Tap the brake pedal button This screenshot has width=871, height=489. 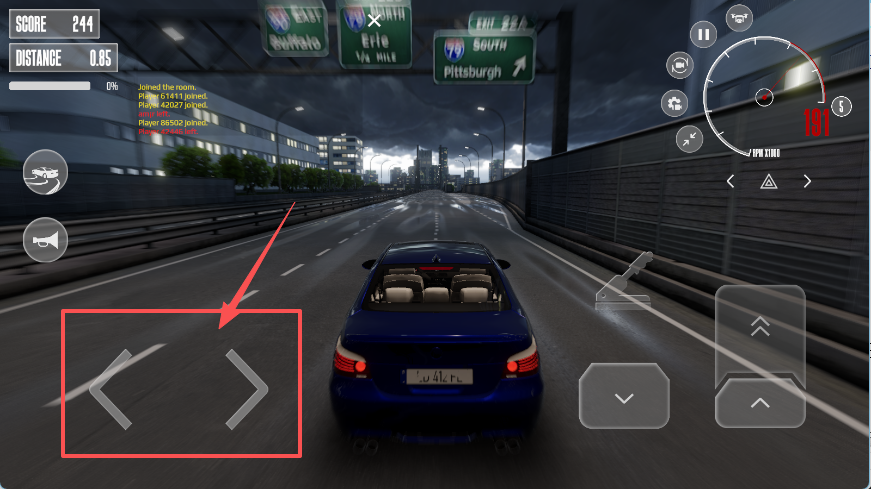point(624,398)
